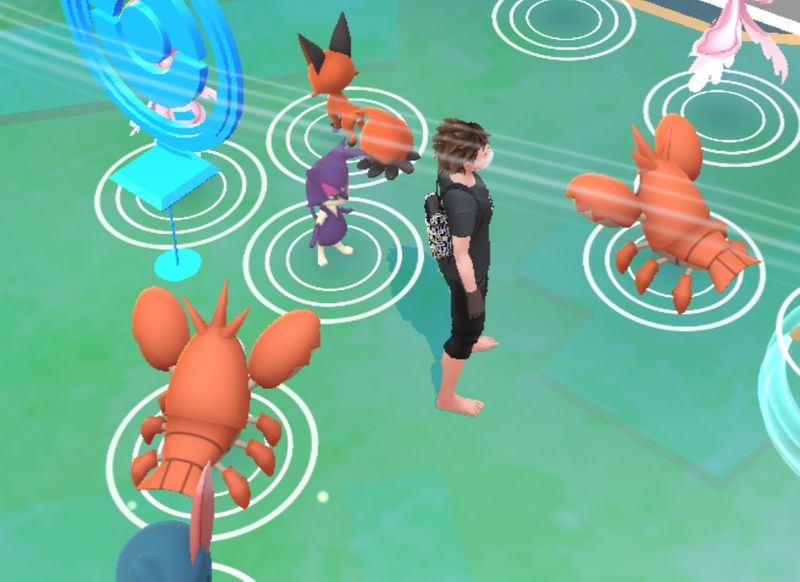This screenshot has width=800, height=582.
Task: Select the purple Purrloin to catch
Action: [x=331, y=206]
